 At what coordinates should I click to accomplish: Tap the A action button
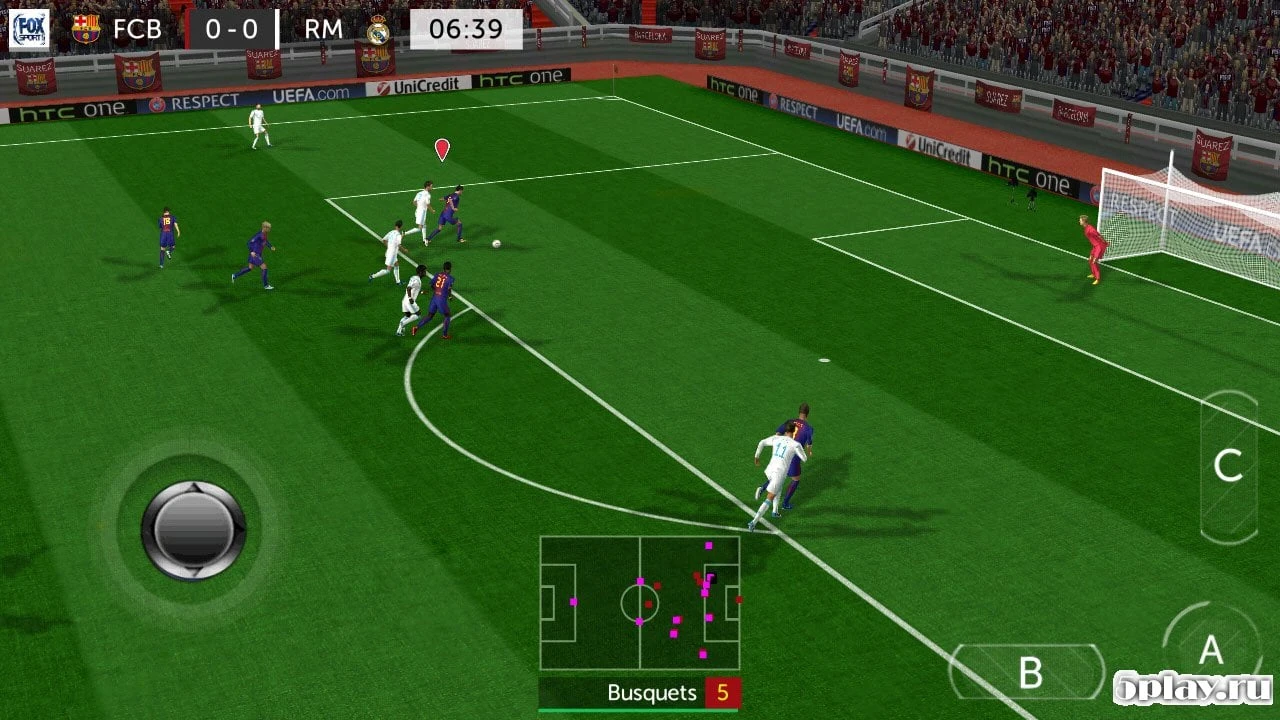[1211, 652]
